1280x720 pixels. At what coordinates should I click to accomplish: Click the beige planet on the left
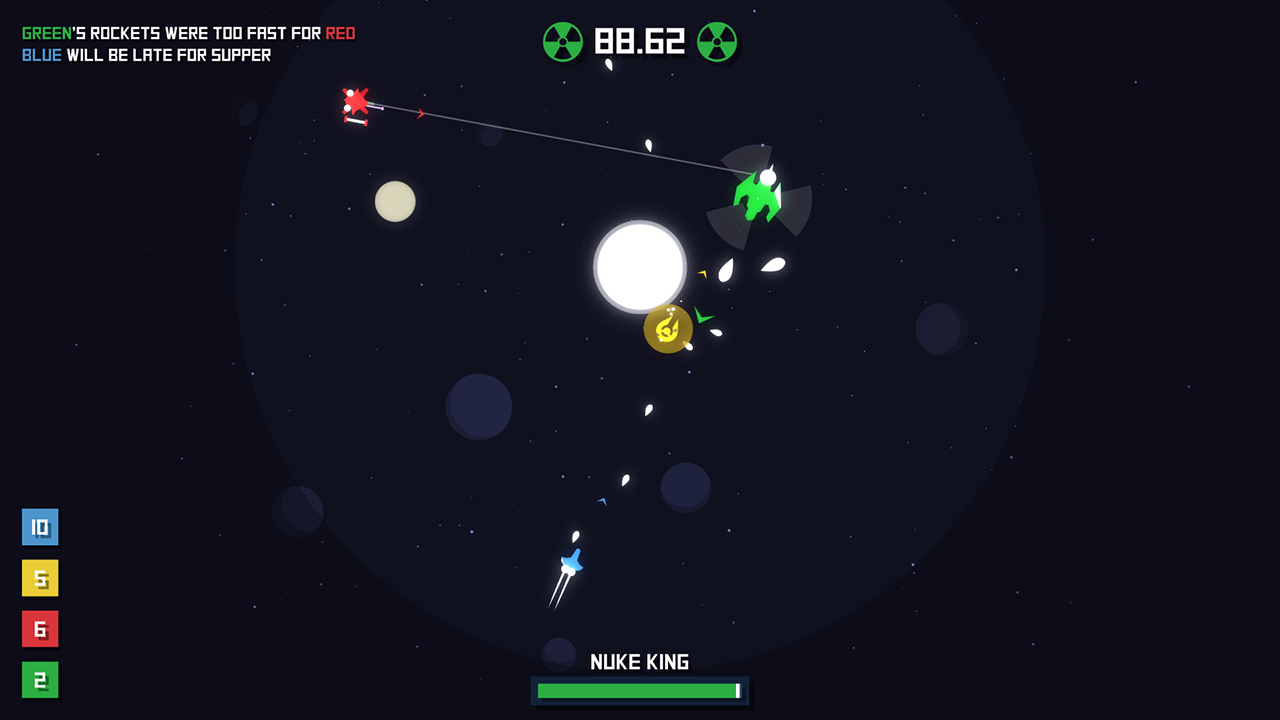tap(394, 202)
